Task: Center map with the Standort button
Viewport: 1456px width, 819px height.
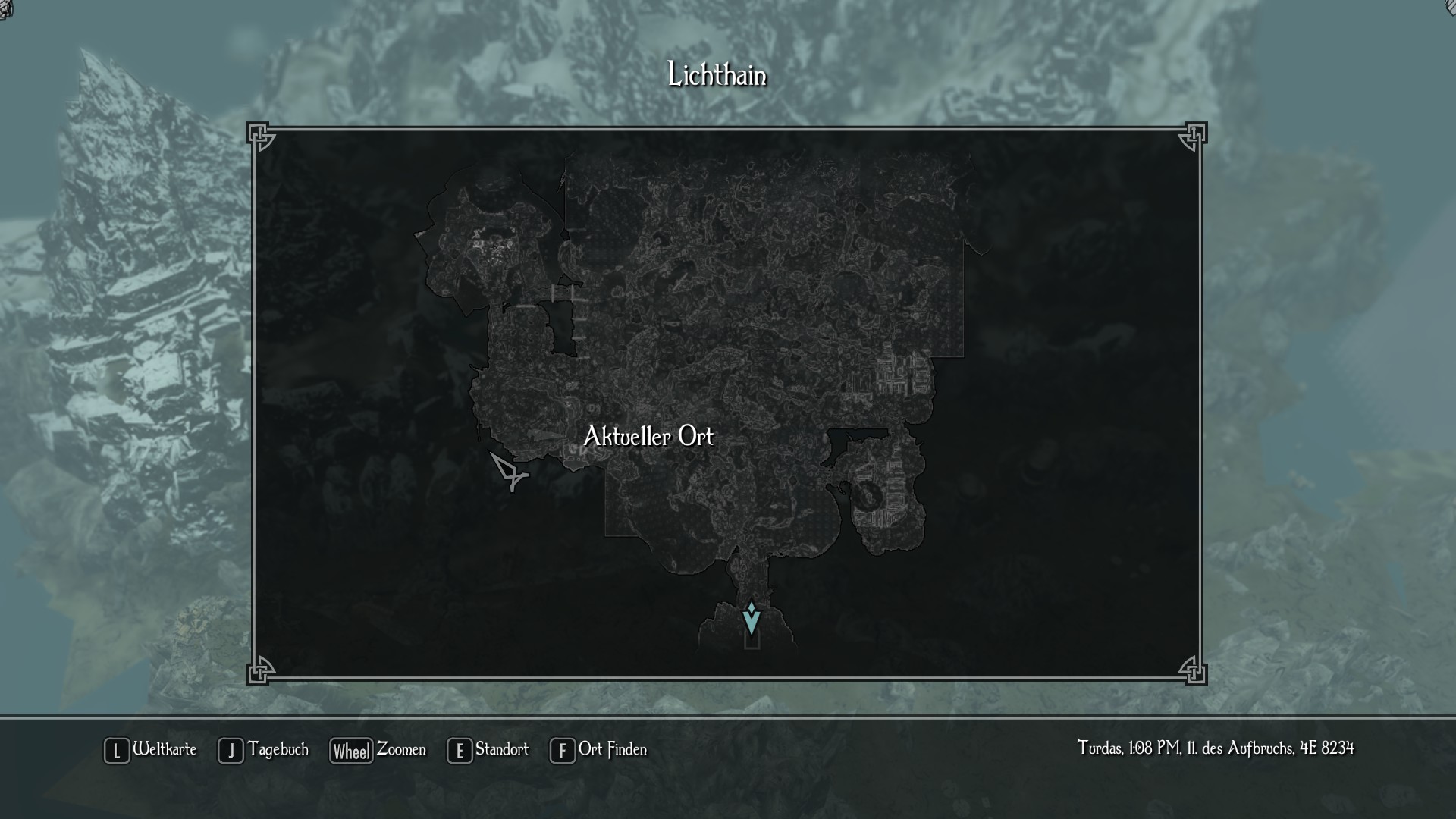Action: click(x=488, y=750)
